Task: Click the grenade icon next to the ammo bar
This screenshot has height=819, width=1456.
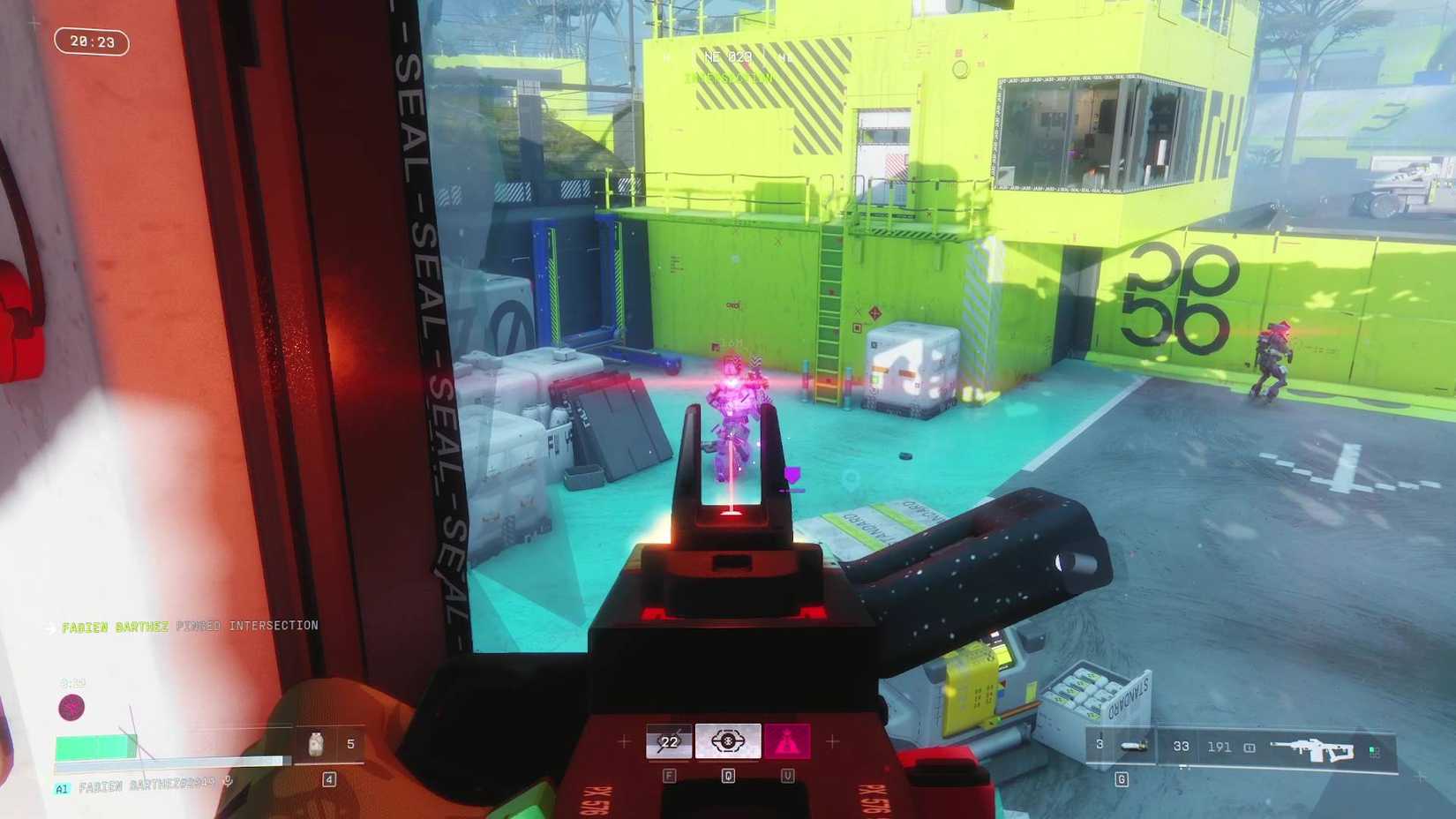Action: click(x=1132, y=746)
